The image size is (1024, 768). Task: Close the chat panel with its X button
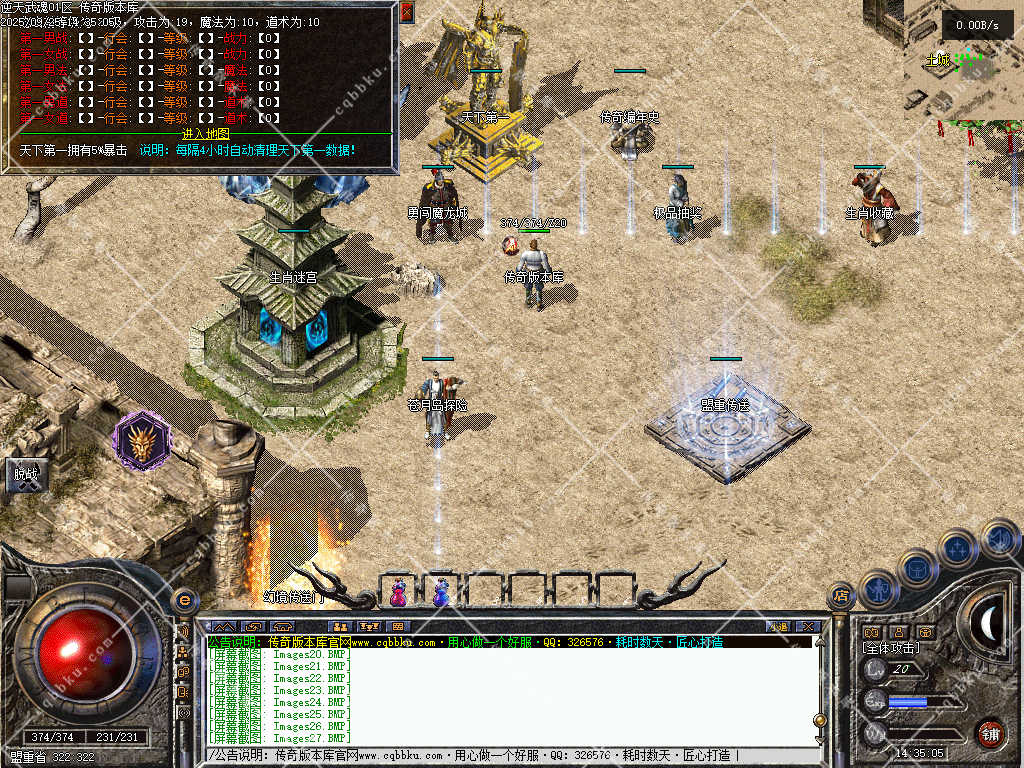809,627
